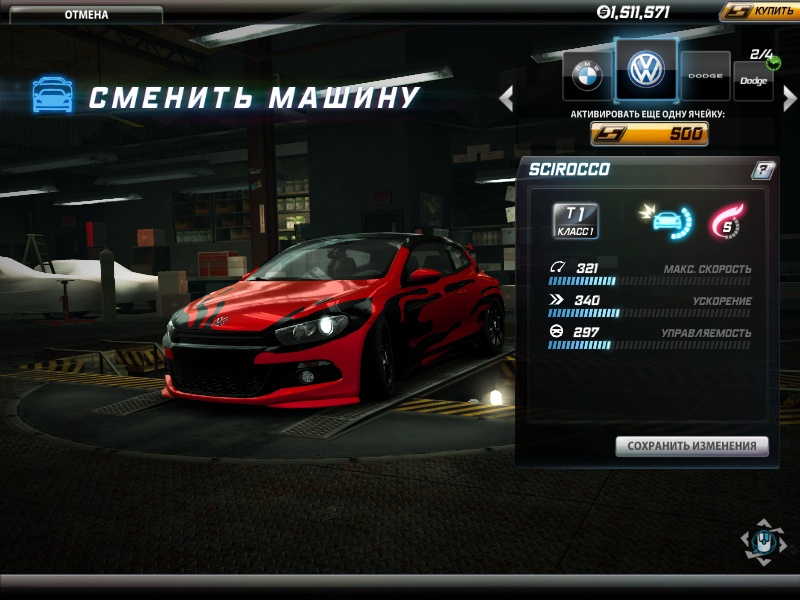800x600 pixels.
Task: Select the BMW car slot
Action: pyautogui.click(x=587, y=75)
